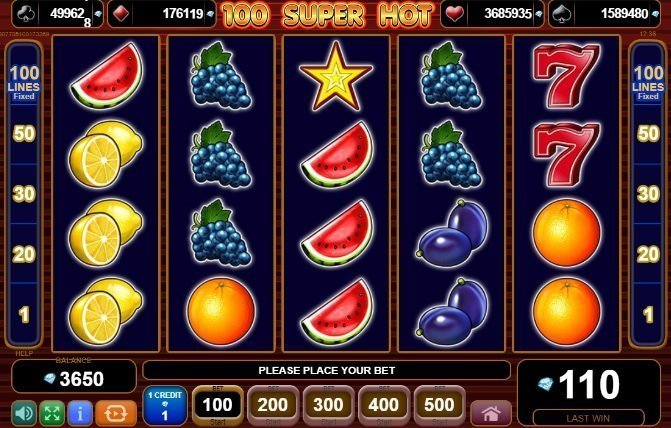Toggle the sound speaker icon
The height and width of the screenshot is (428, 671).
click(24, 412)
